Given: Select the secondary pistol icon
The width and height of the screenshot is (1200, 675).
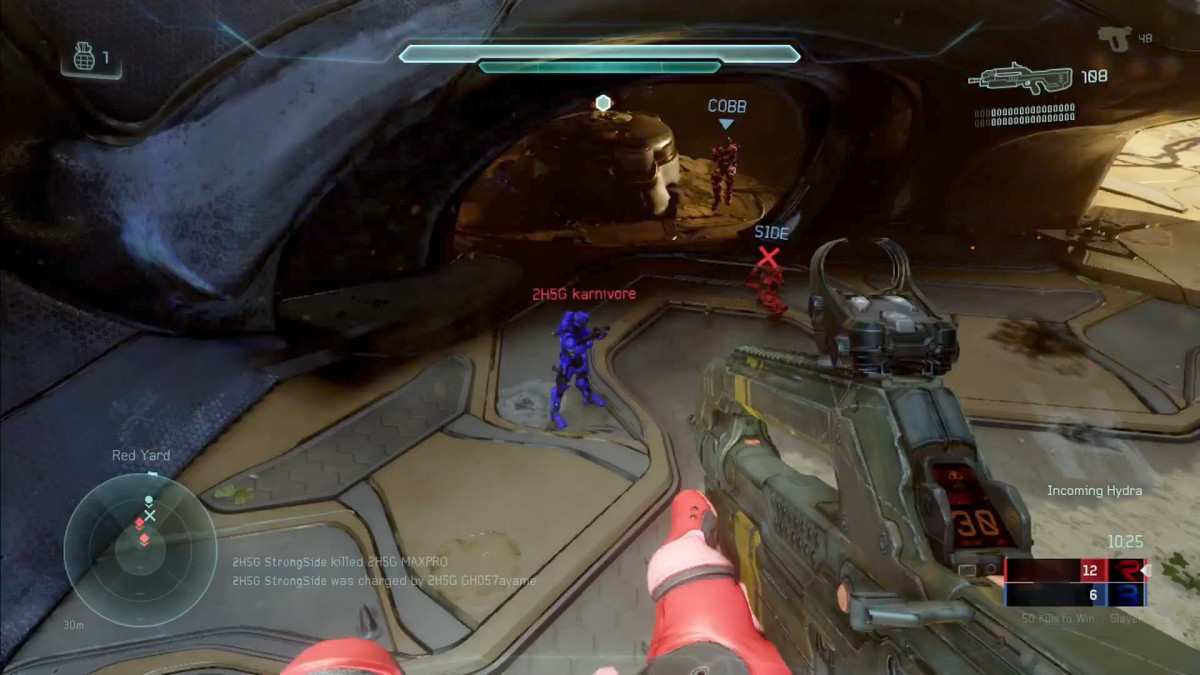Looking at the screenshot, I should 1112,37.
